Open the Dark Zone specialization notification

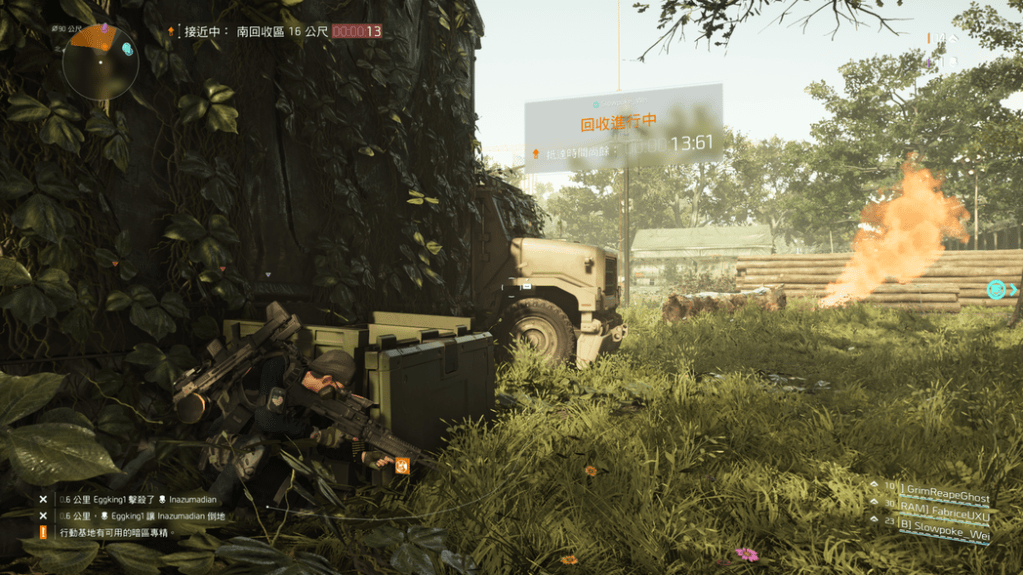click(x=117, y=533)
